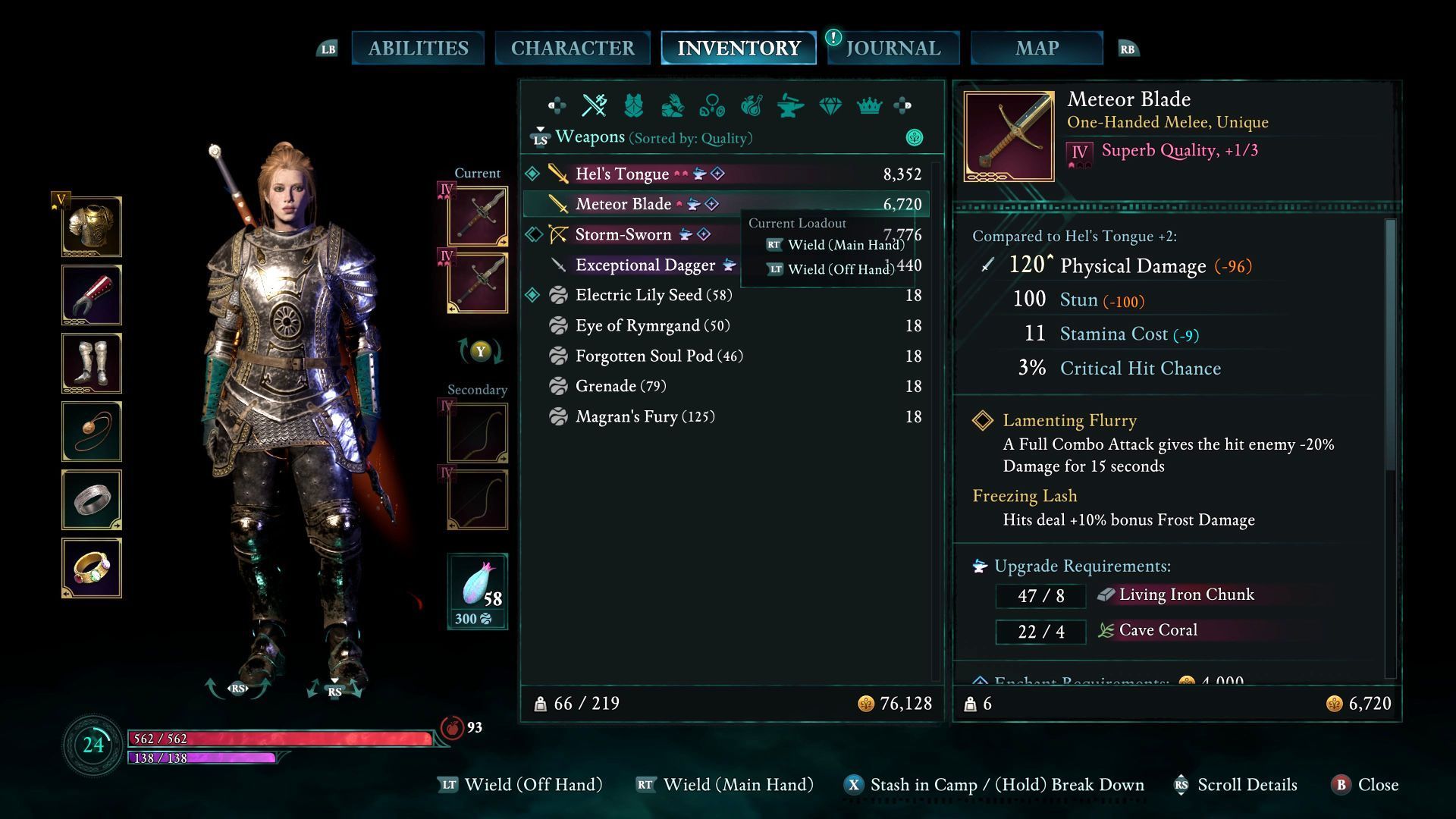Viewport: 1456px width, 819px height.
Task: Open the Map tab
Action: tap(1037, 49)
